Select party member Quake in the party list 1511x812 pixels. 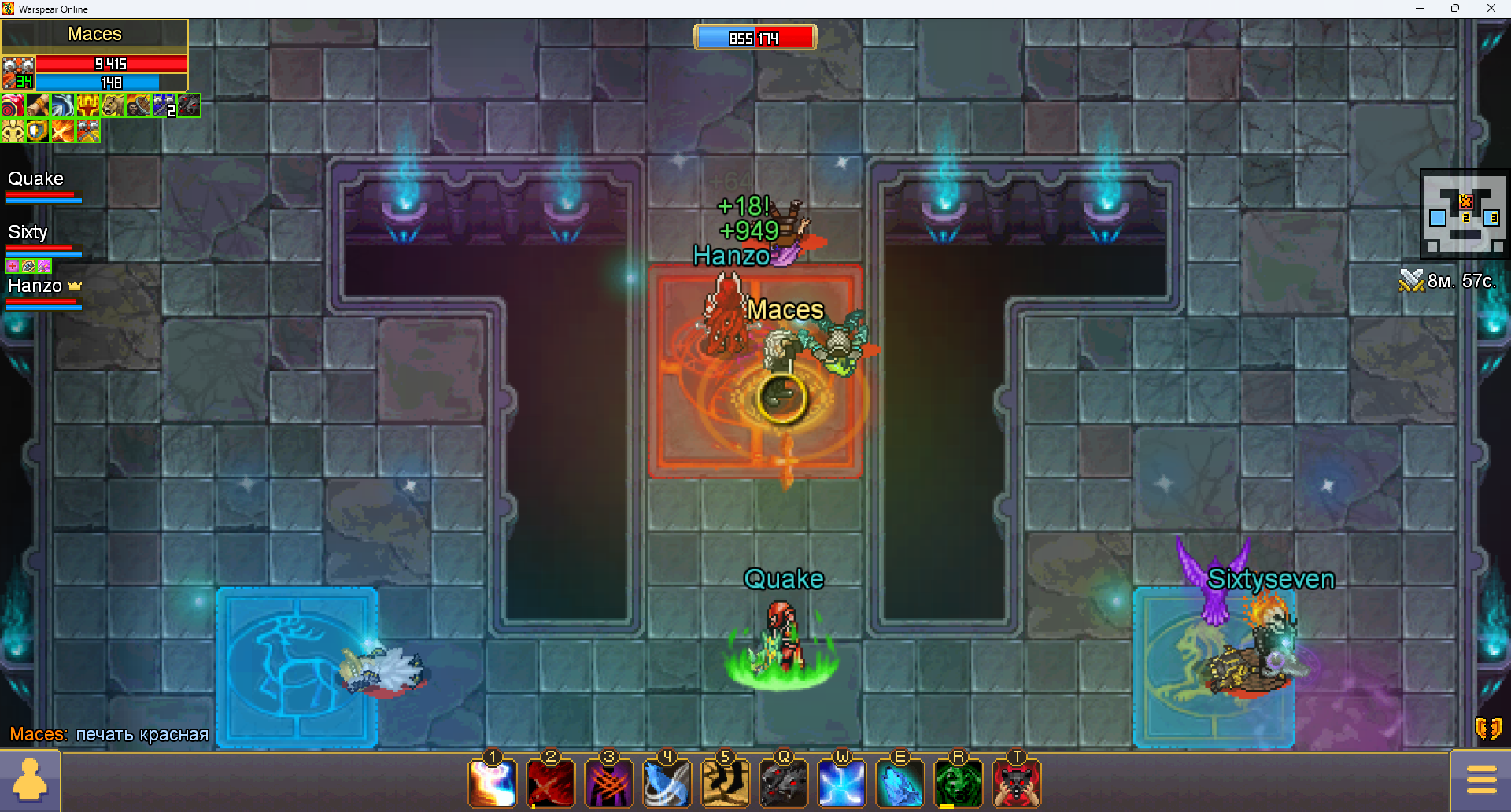[x=36, y=179]
